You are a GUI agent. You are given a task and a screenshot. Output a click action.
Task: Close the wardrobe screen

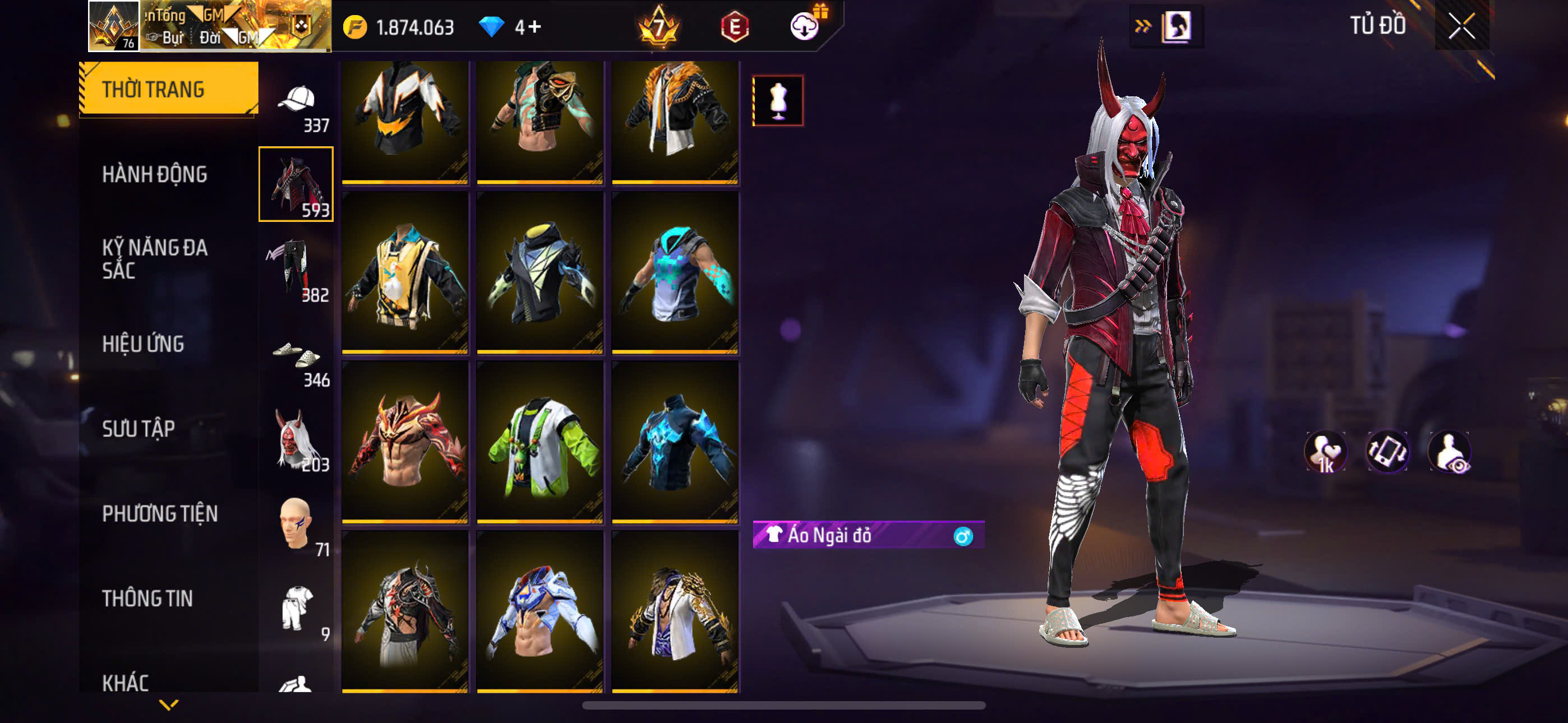coord(1461,26)
